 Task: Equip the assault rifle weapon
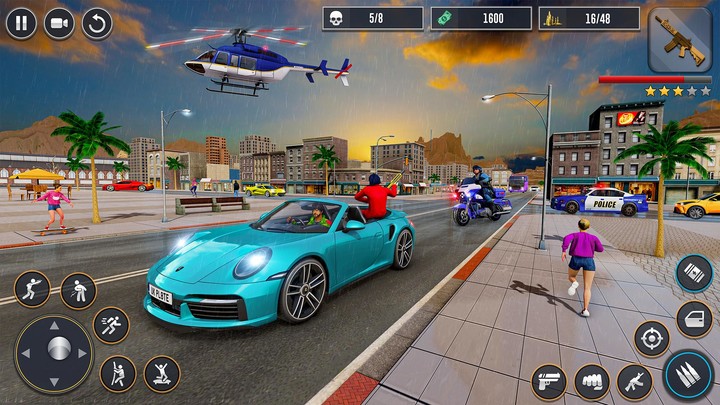[634, 382]
